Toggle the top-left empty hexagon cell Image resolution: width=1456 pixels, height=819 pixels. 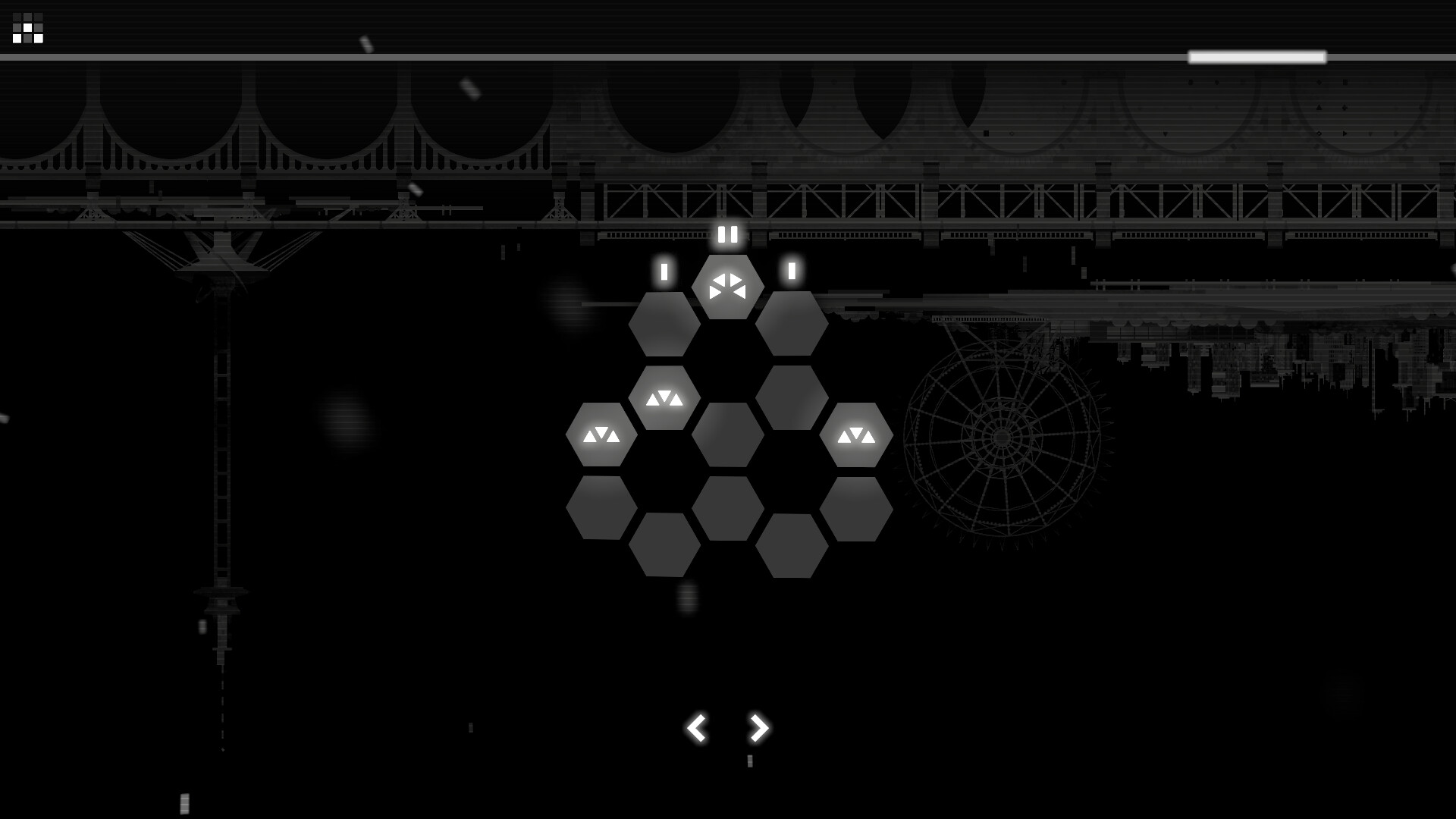pyautogui.click(x=665, y=326)
